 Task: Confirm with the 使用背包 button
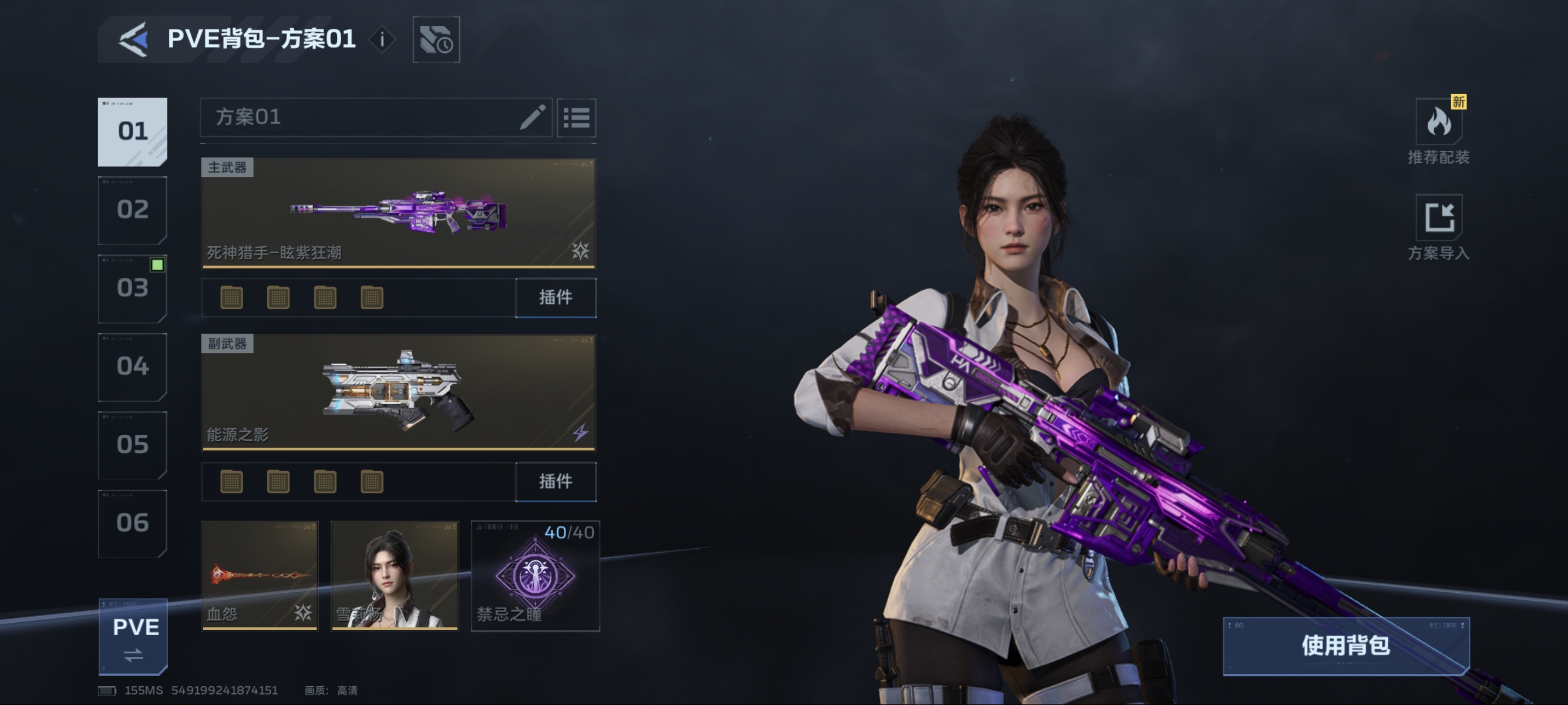(1346, 645)
